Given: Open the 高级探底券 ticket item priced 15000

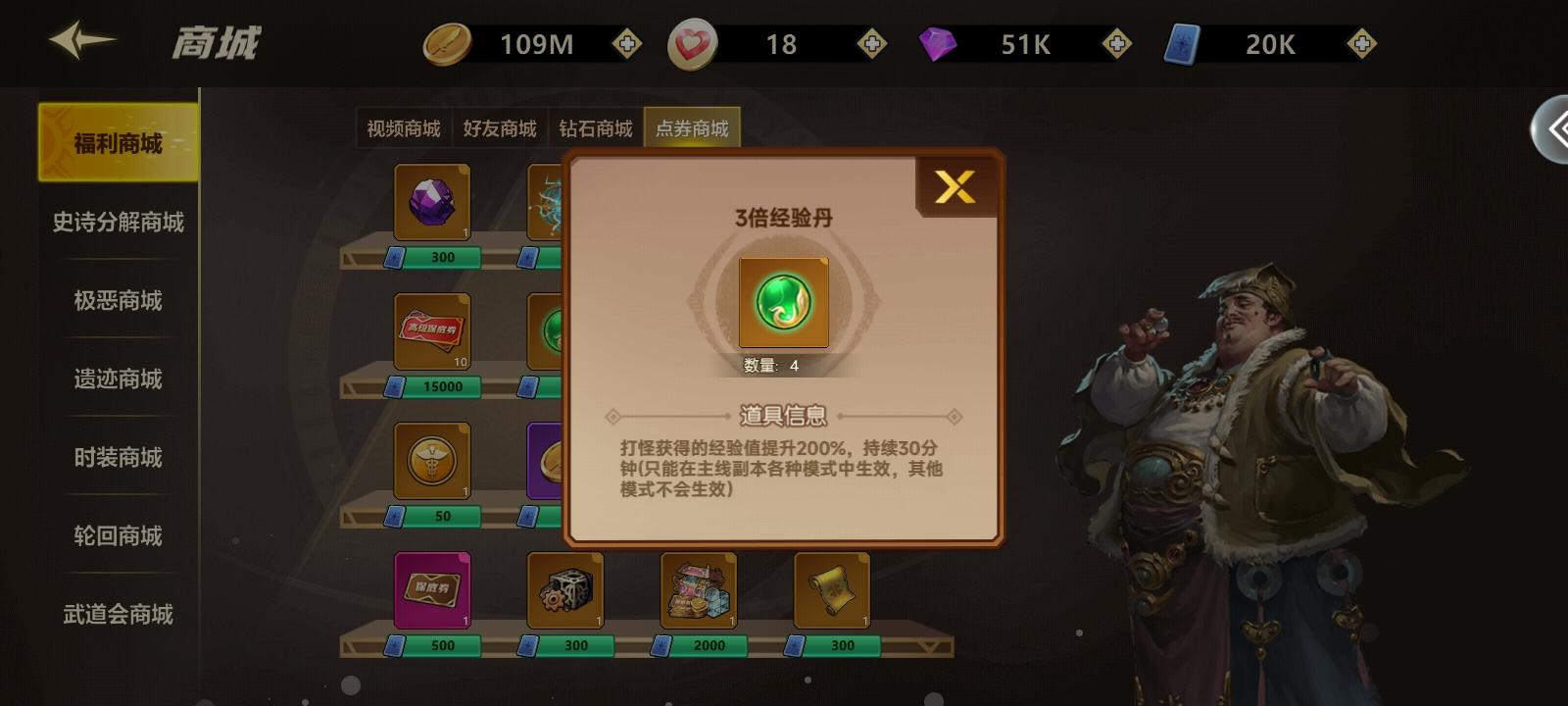Looking at the screenshot, I should click(431, 332).
